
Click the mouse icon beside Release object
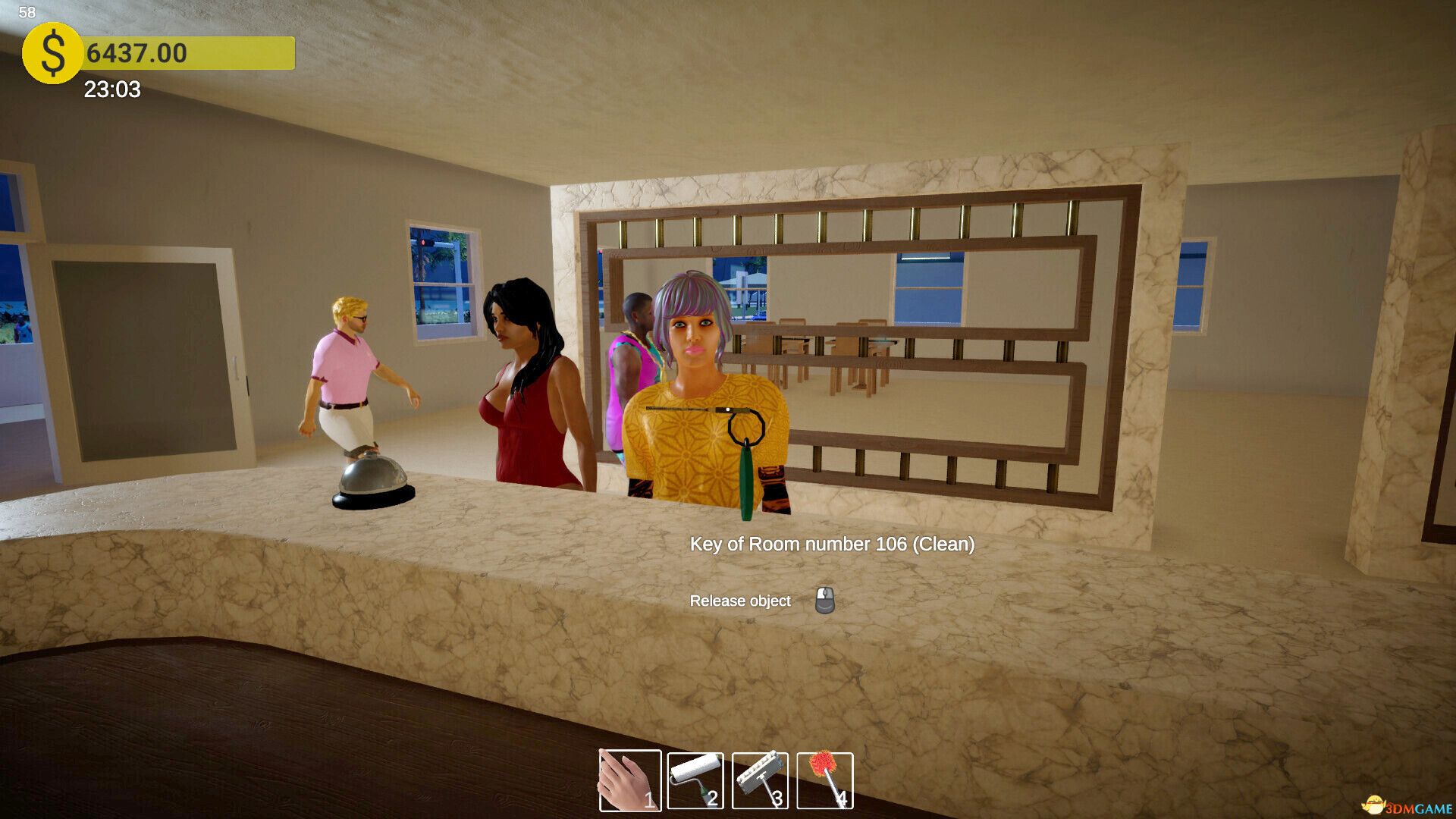coord(824,601)
